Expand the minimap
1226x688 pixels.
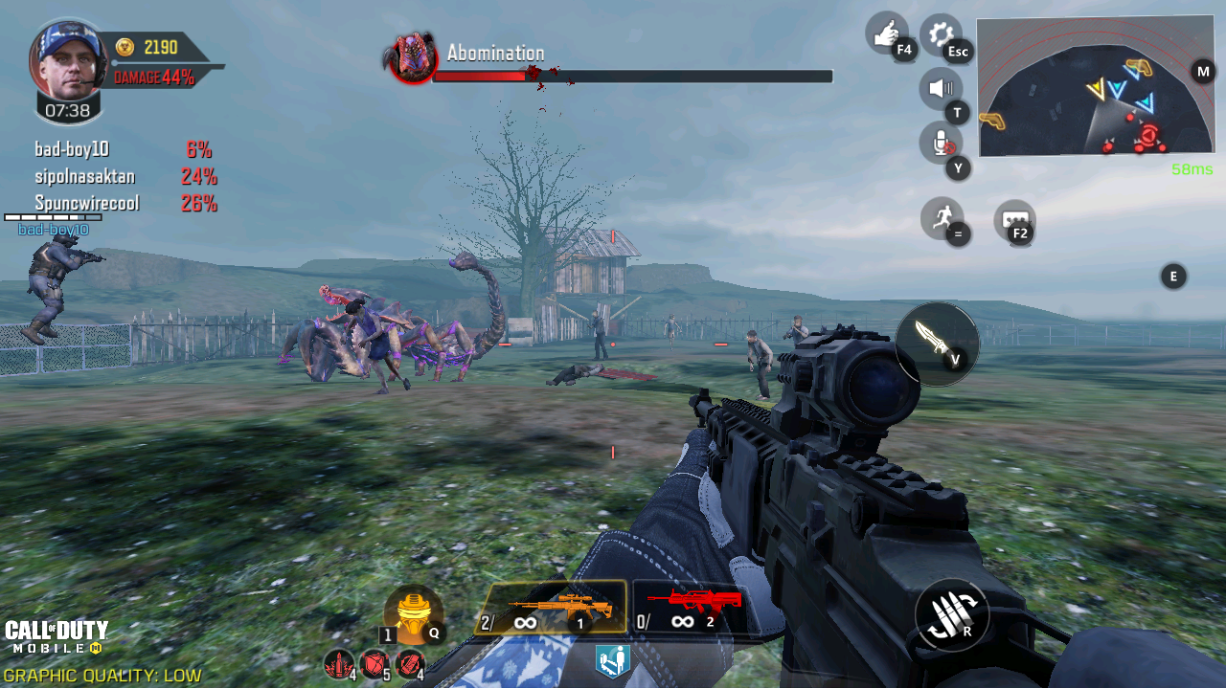click(x=1094, y=87)
